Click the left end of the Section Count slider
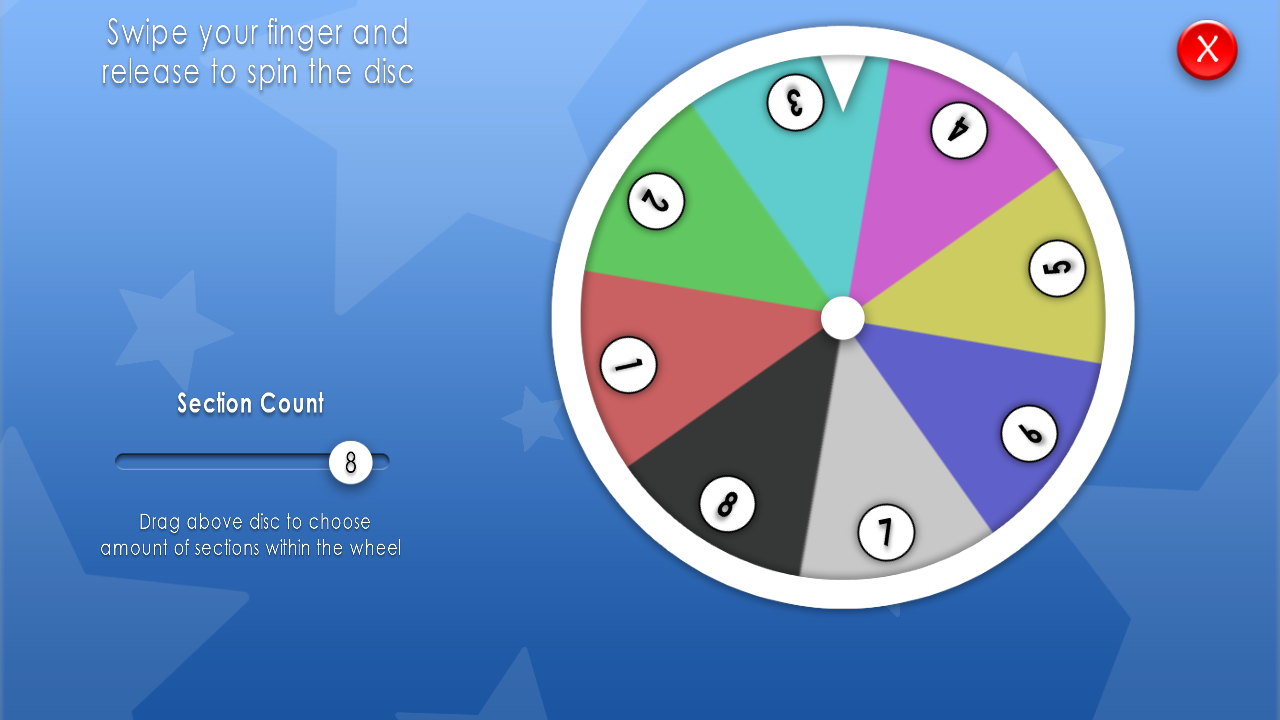 click(x=120, y=461)
